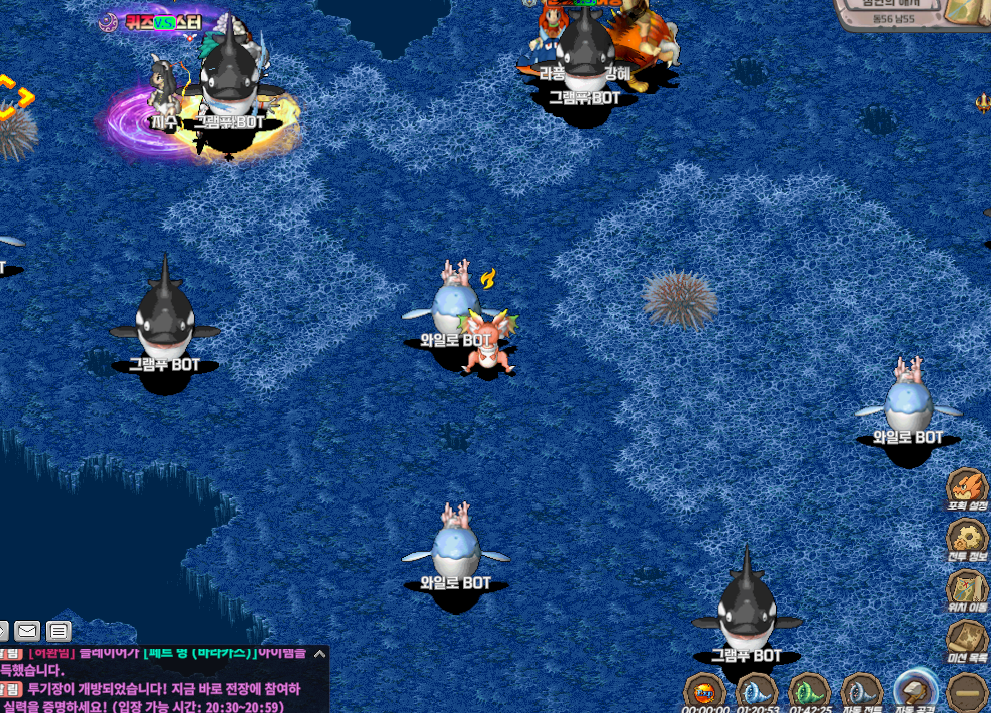Image resolution: width=991 pixels, height=713 pixels.
Task: Toggle the 자동 전투 auto battle icon
Action: click(861, 691)
